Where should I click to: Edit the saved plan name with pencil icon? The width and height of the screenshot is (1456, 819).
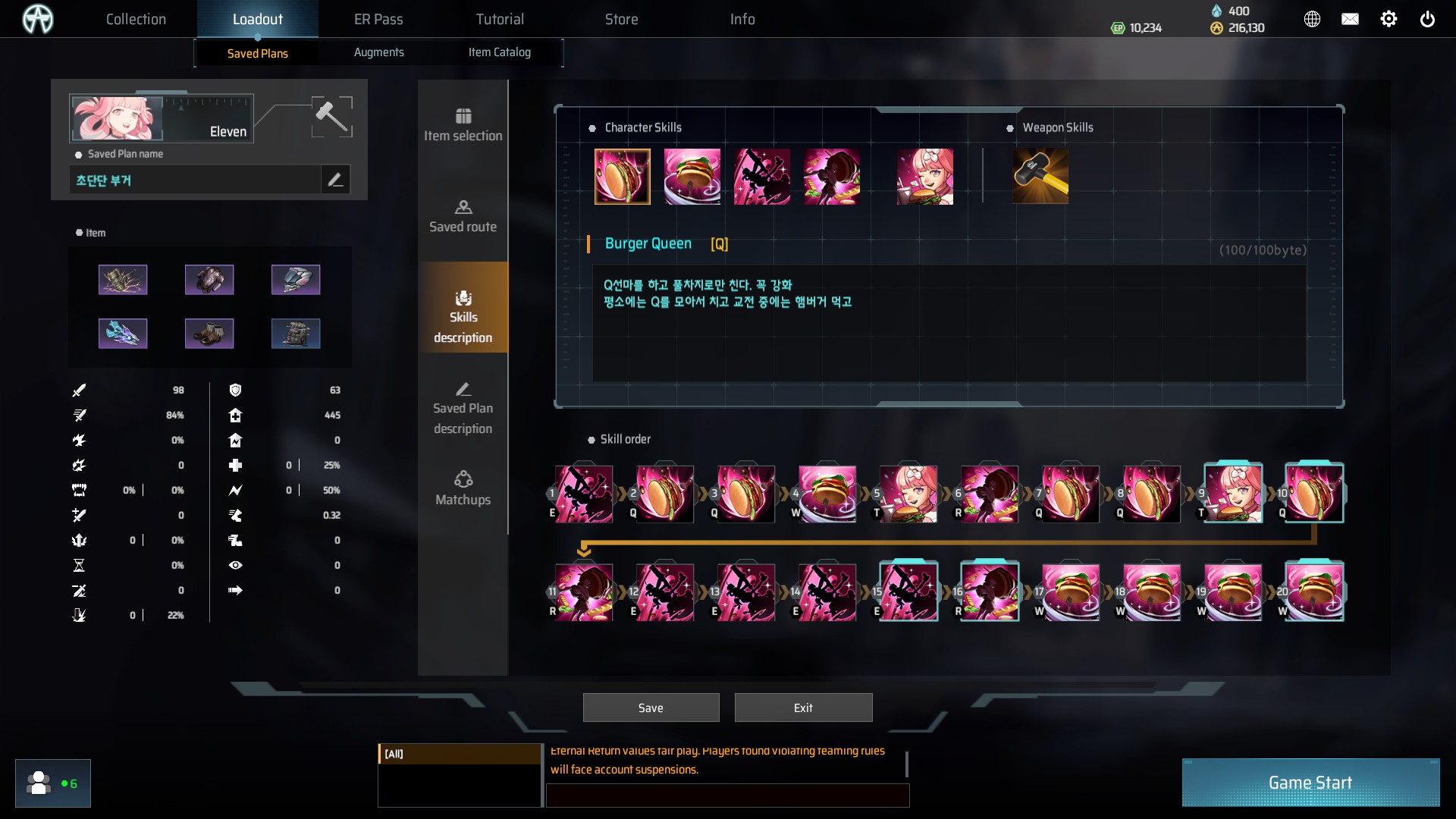[335, 180]
